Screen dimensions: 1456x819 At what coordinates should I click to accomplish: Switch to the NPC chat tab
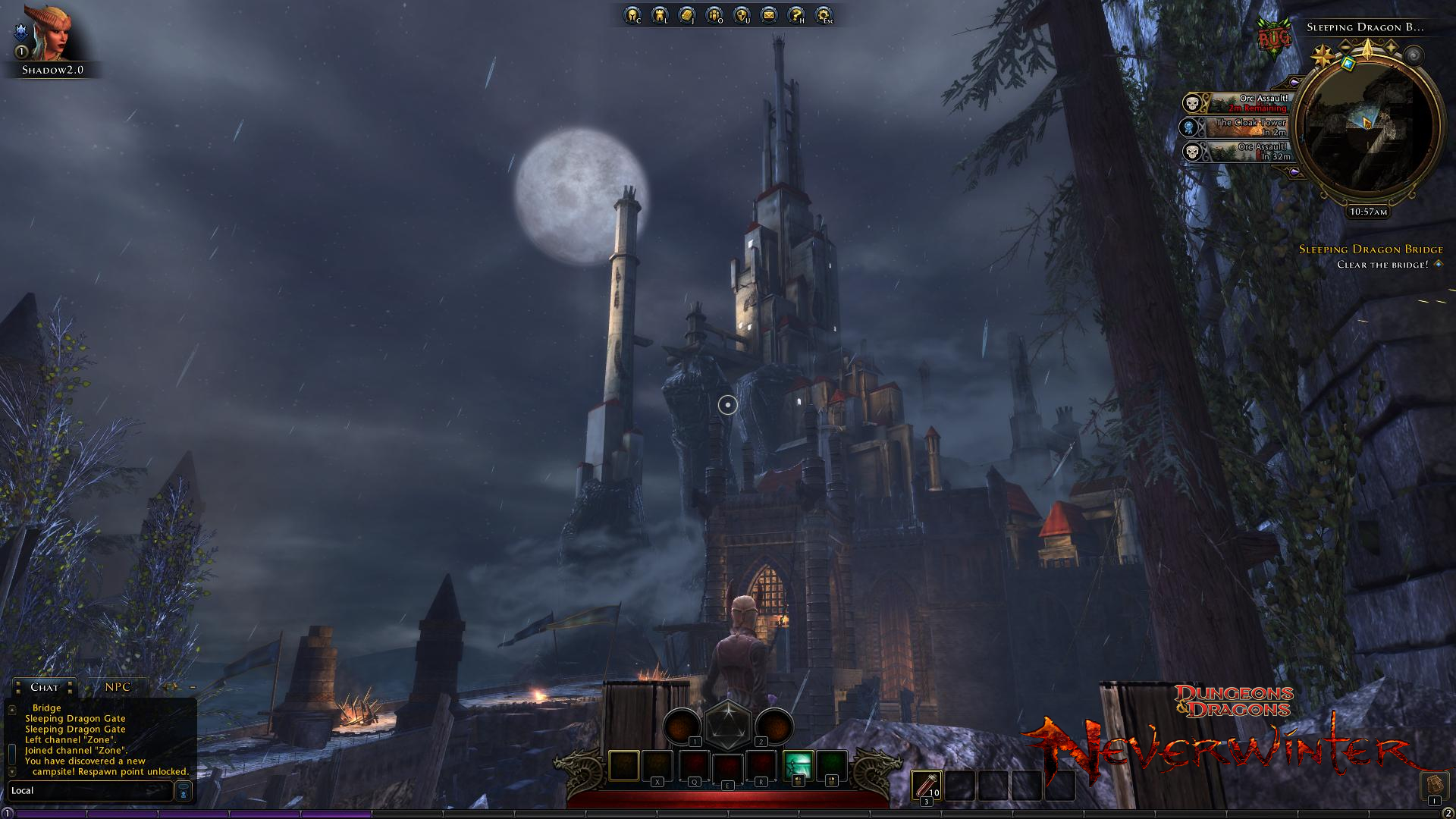(118, 687)
